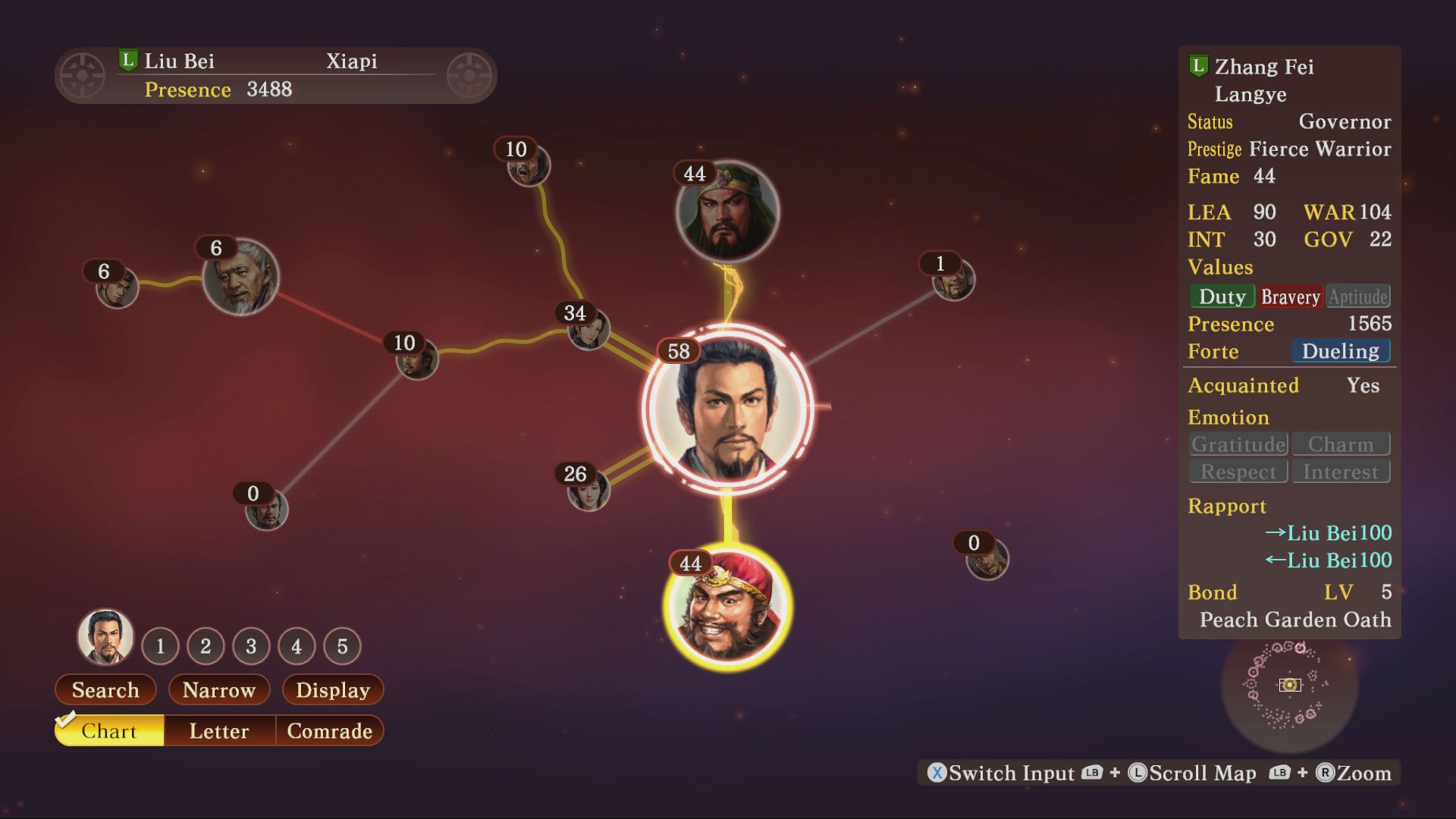Open the Narrow filter options
Image resolution: width=1456 pixels, height=819 pixels.
[x=219, y=689]
